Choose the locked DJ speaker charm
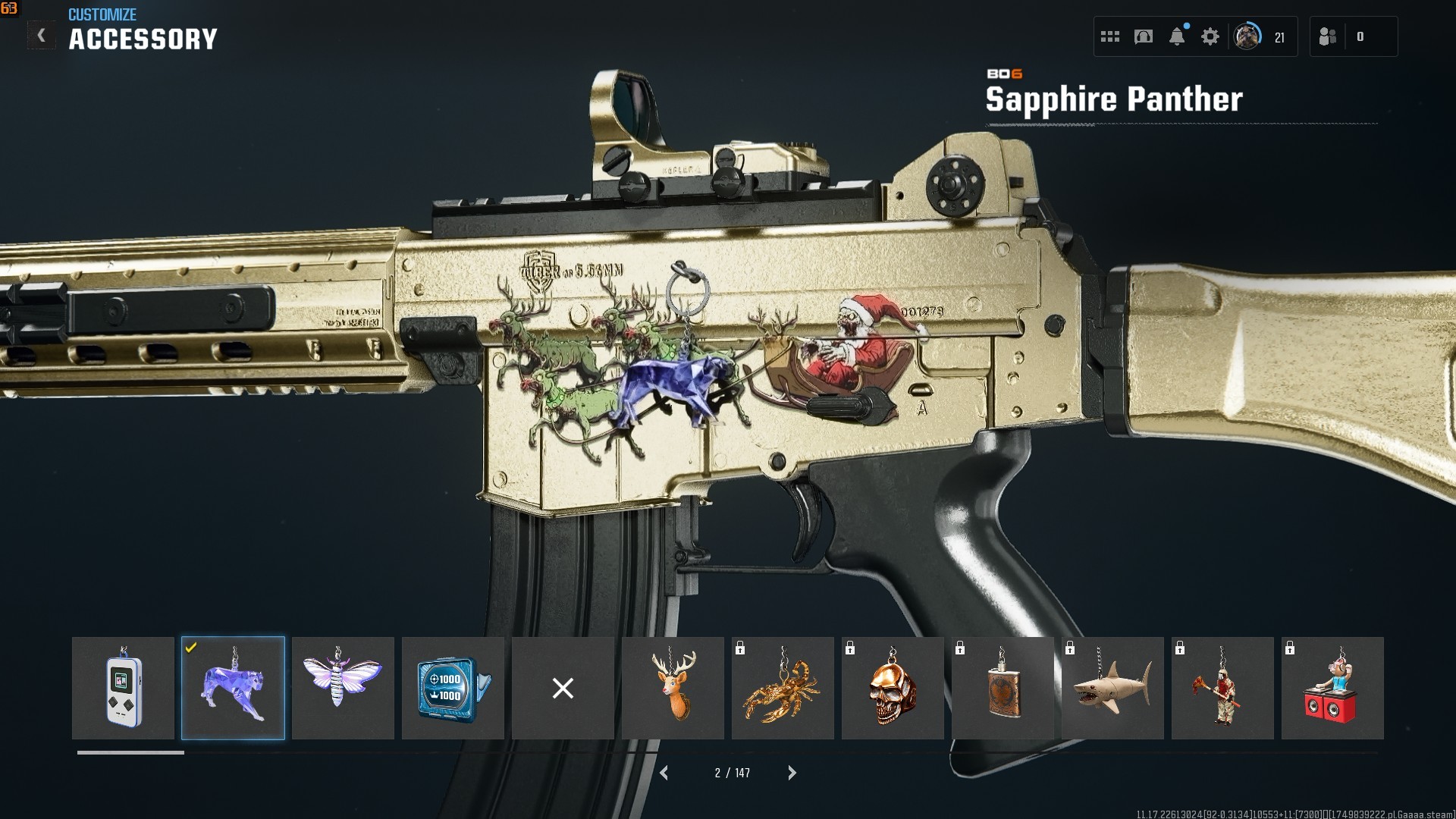 click(x=1332, y=688)
